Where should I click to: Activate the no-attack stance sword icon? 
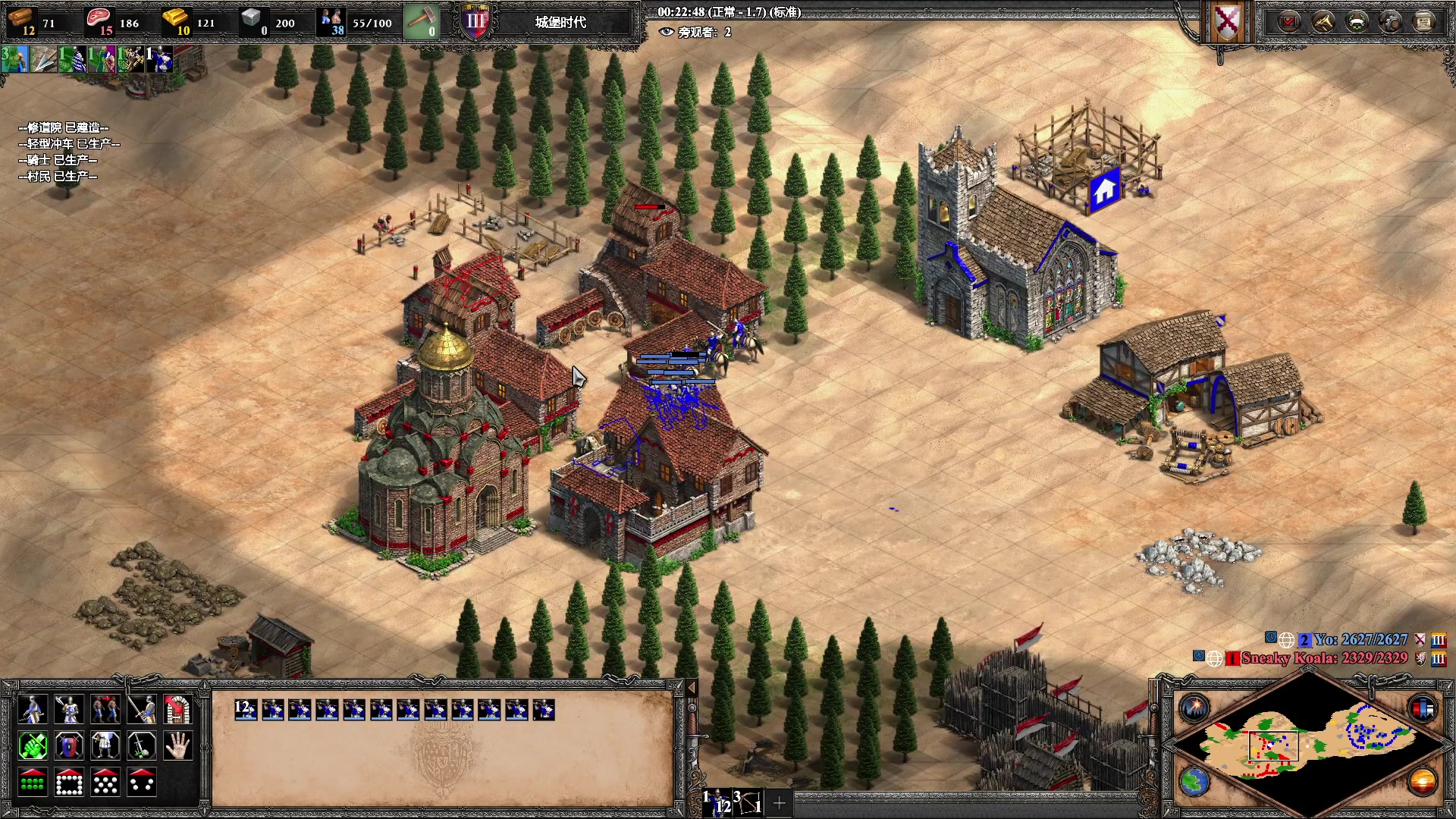pyautogui.click(x=142, y=746)
